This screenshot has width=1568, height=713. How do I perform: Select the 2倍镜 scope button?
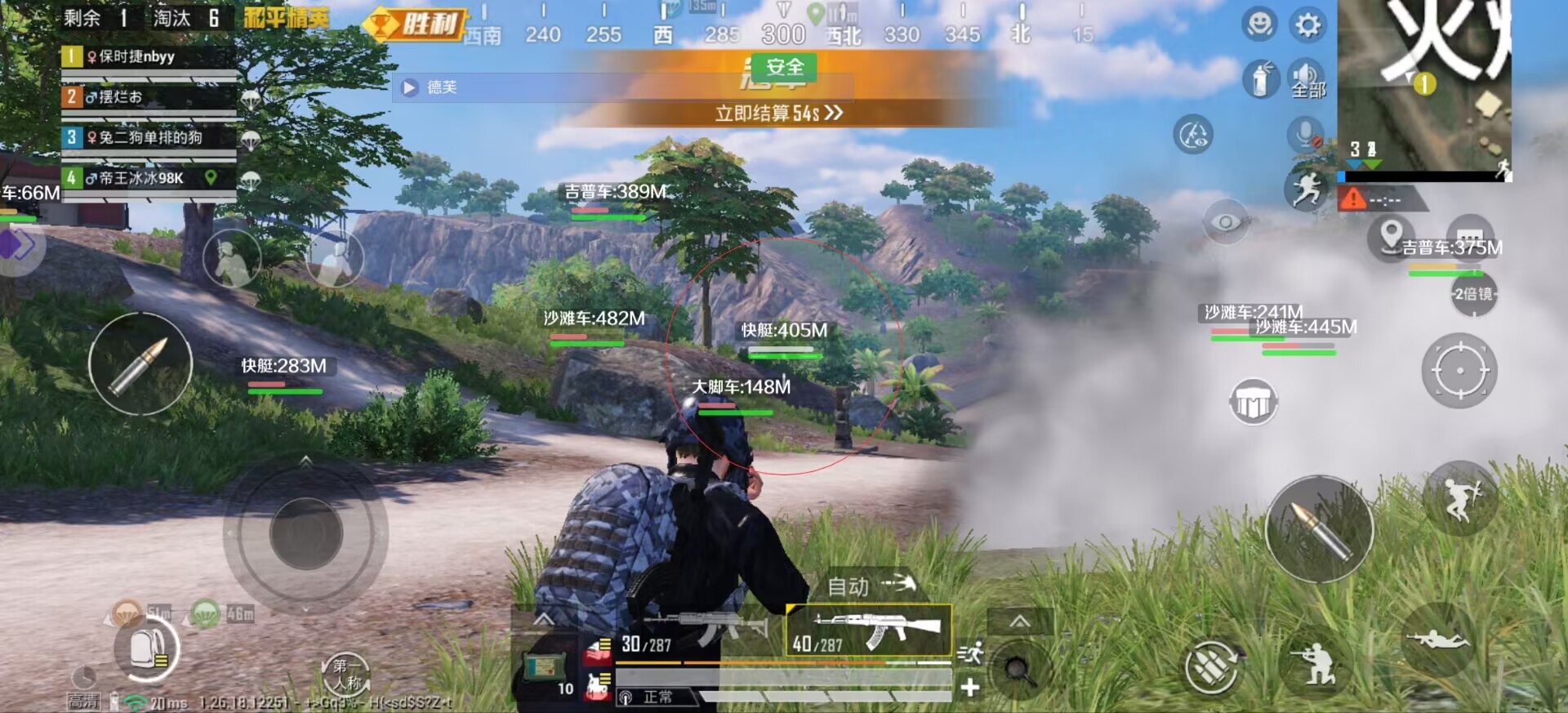(1472, 294)
